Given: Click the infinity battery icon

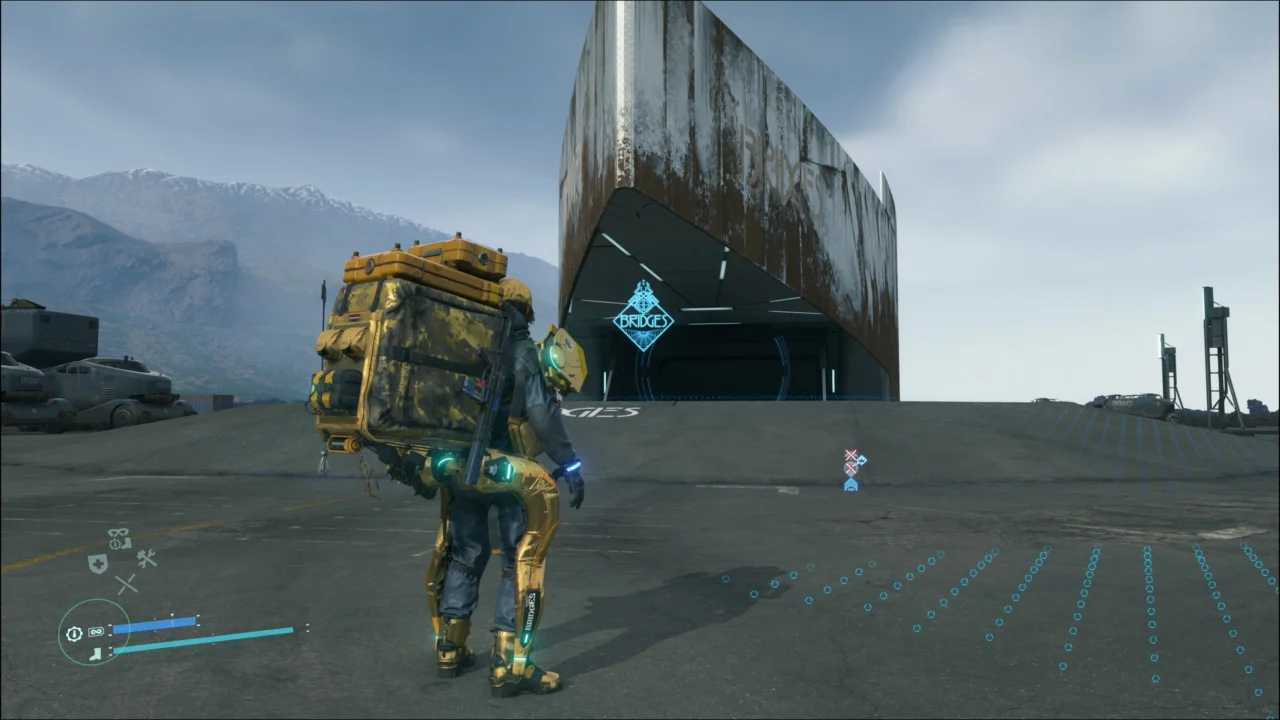Looking at the screenshot, I should pos(96,632).
